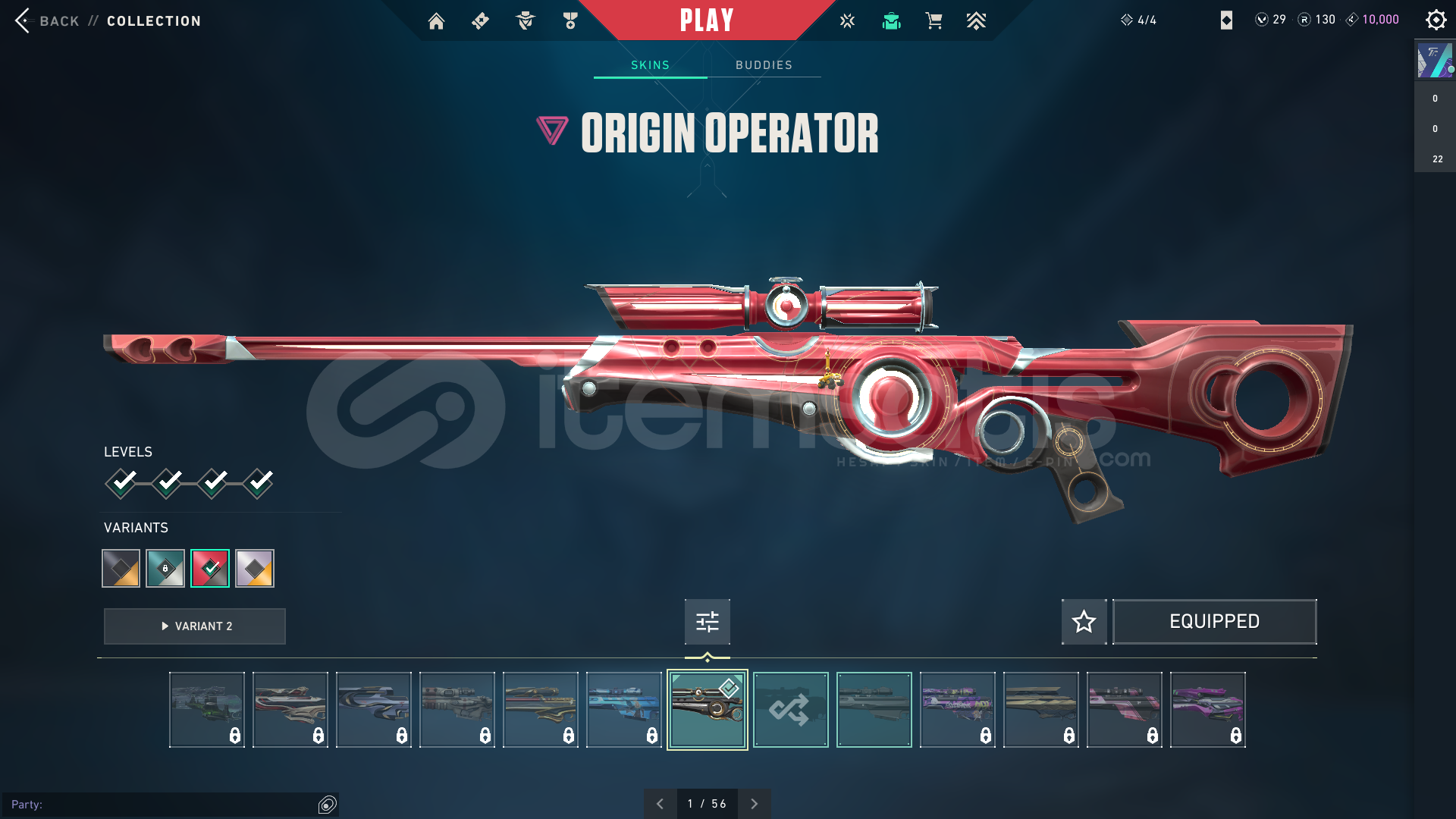Go to the next skin page
This screenshot has width=1456, height=819.
point(754,804)
